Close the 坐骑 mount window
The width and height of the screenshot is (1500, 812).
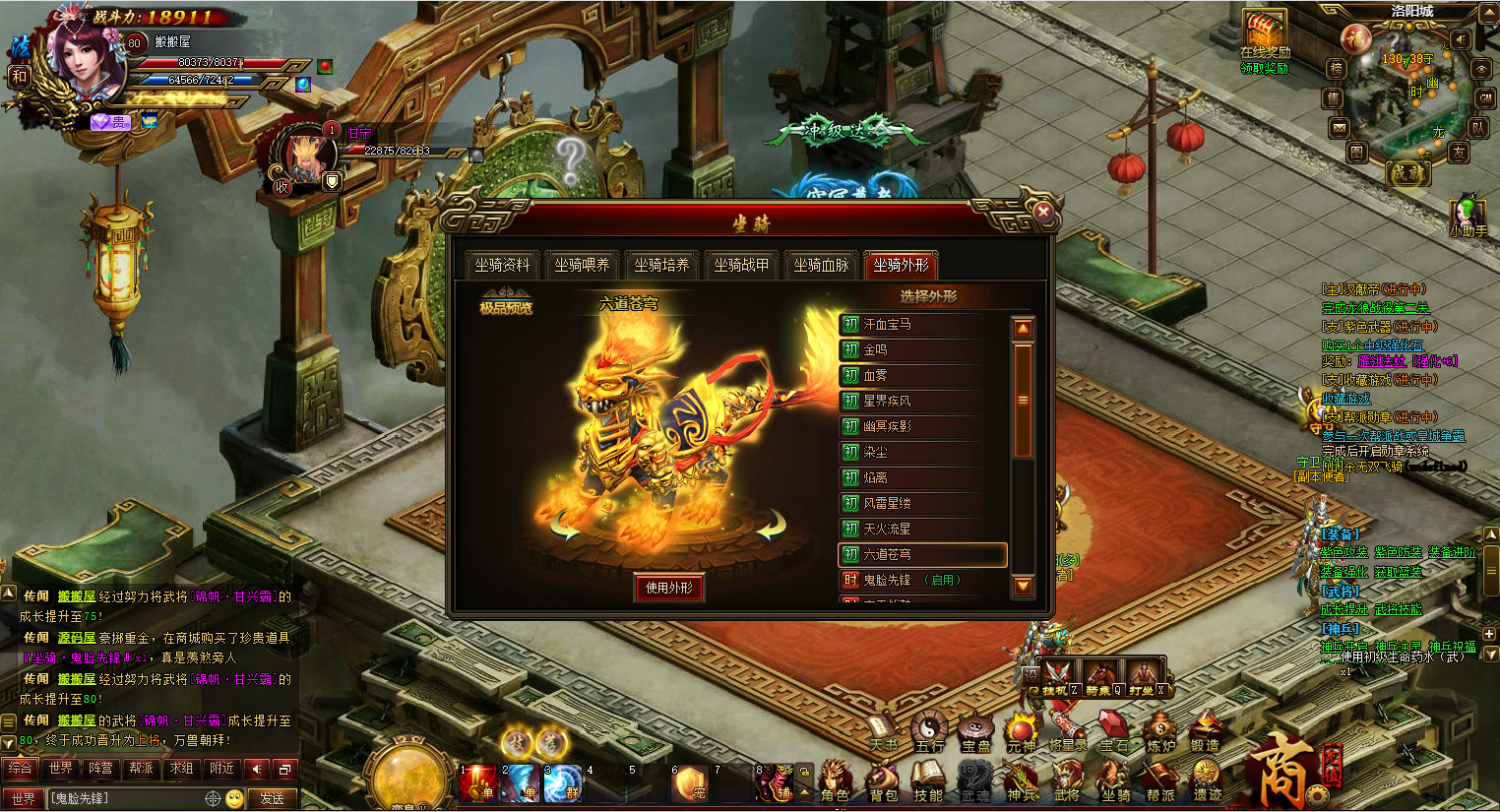[1043, 211]
